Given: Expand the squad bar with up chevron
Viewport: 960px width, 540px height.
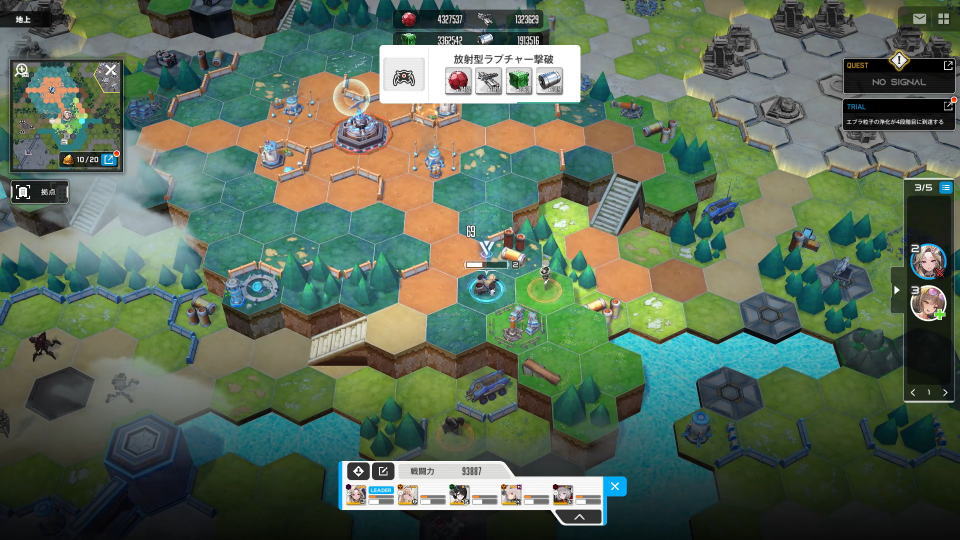Looking at the screenshot, I should pos(577,517).
